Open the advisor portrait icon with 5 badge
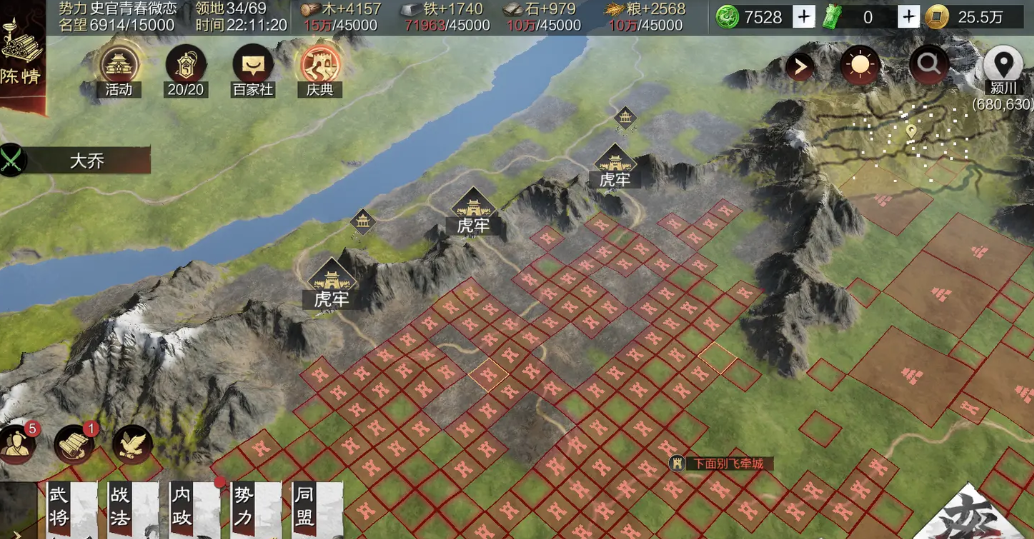The width and height of the screenshot is (1034, 539). coord(18,444)
